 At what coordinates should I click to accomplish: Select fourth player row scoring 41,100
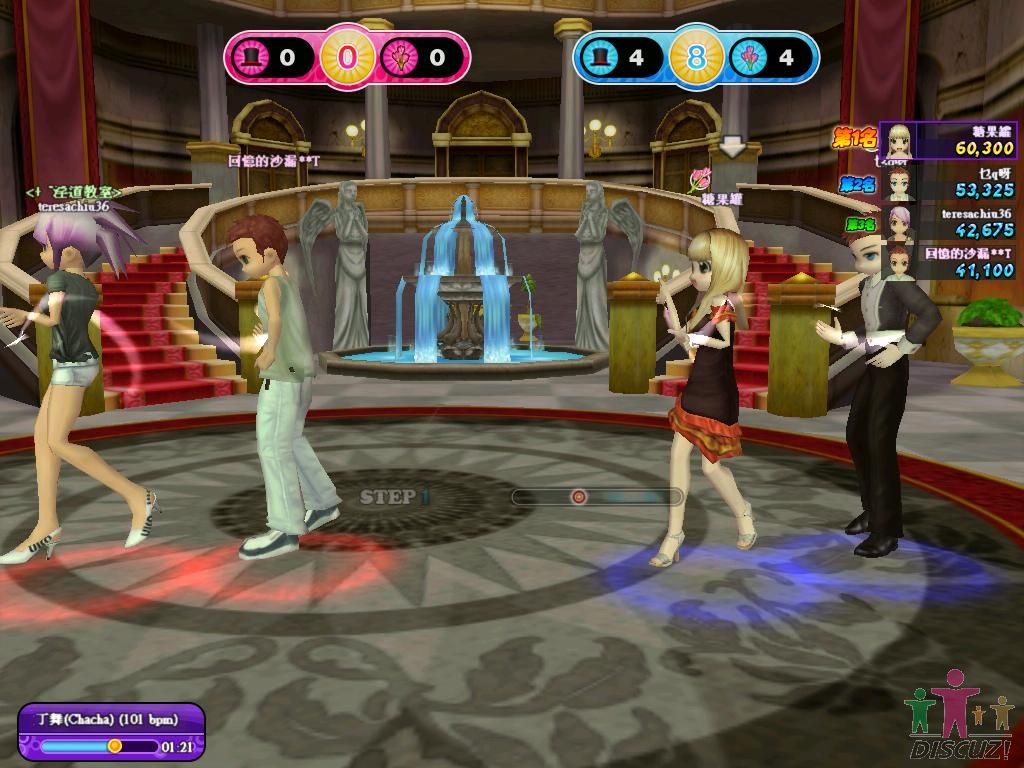tap(948, 262)
